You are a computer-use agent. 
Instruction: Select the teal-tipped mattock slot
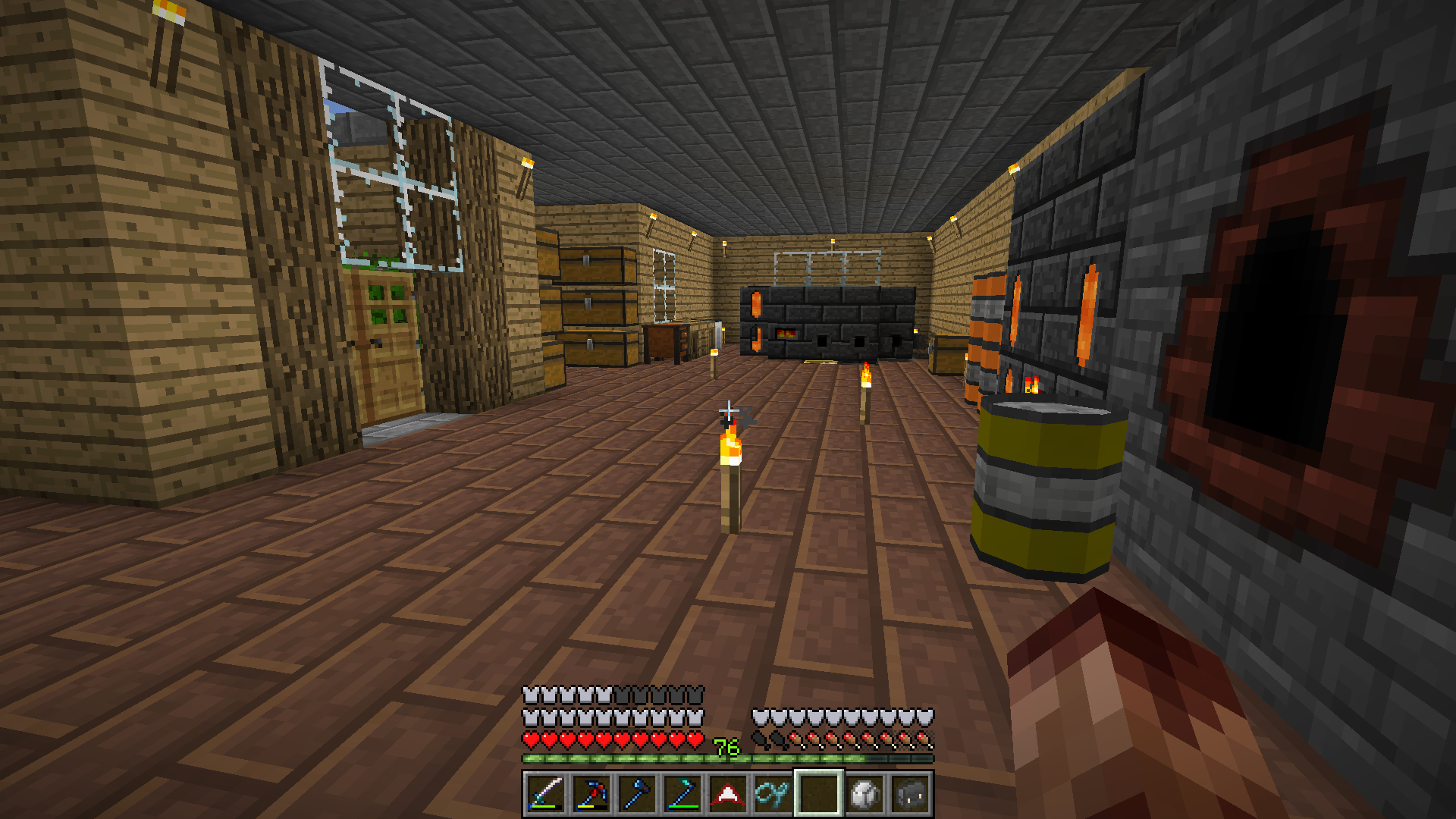[x=682, y=794]
